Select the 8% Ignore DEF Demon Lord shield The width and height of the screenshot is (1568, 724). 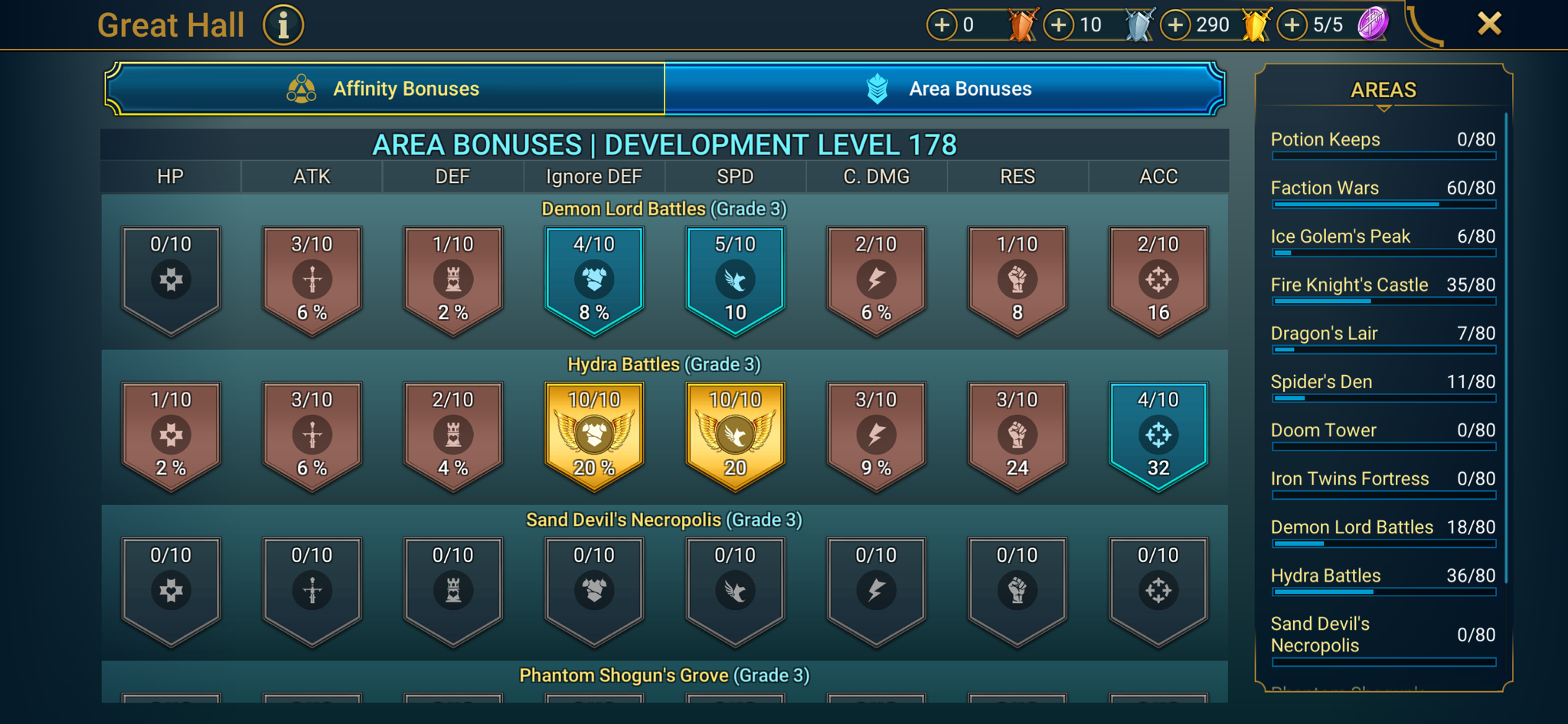pos(593,279)
